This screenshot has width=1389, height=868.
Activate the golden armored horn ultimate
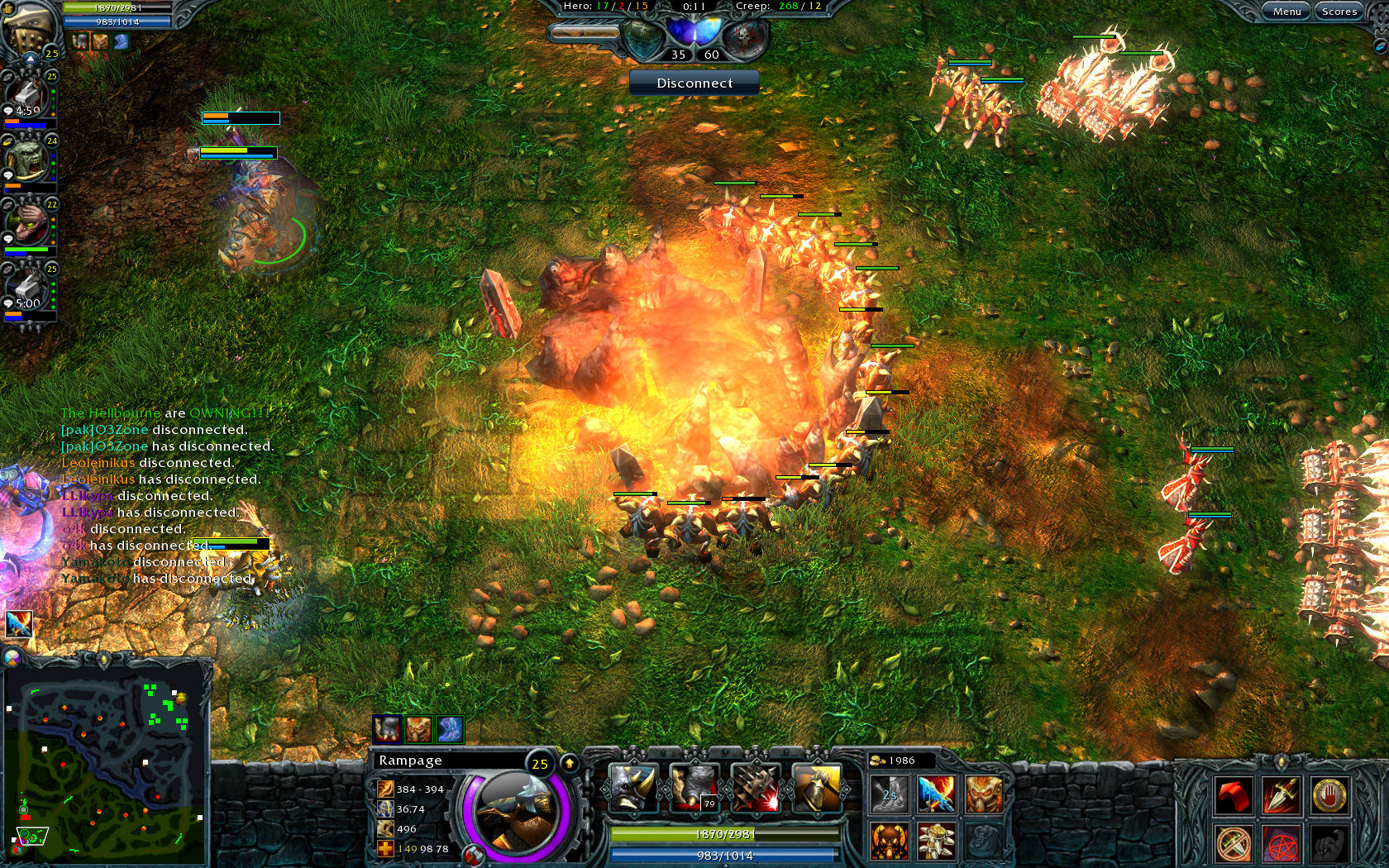pyautogui.click(x=817, y=786)
